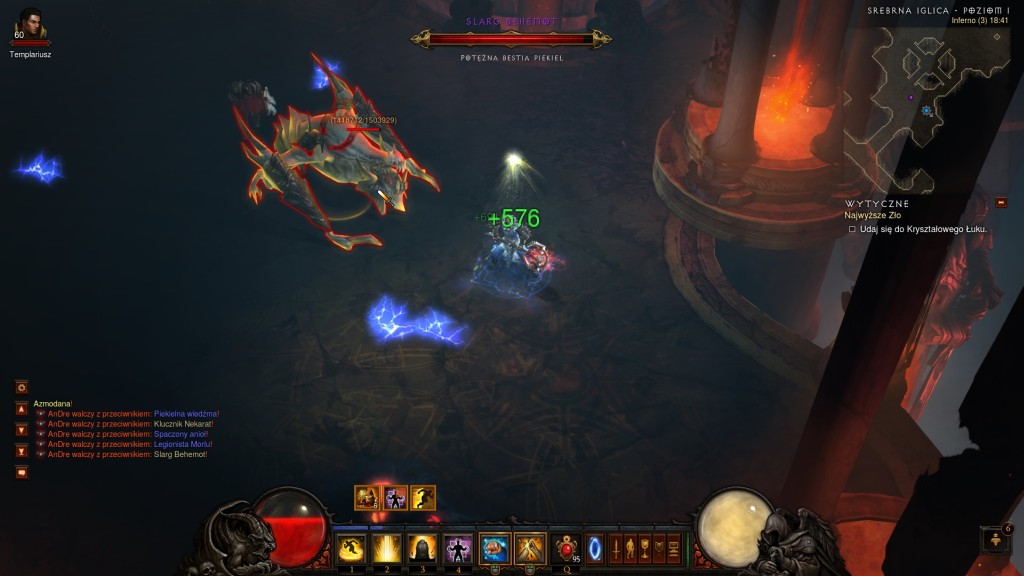1024x576 pixels.
Task: Select the blue fist primary skill
Action: tap(495, 548)
